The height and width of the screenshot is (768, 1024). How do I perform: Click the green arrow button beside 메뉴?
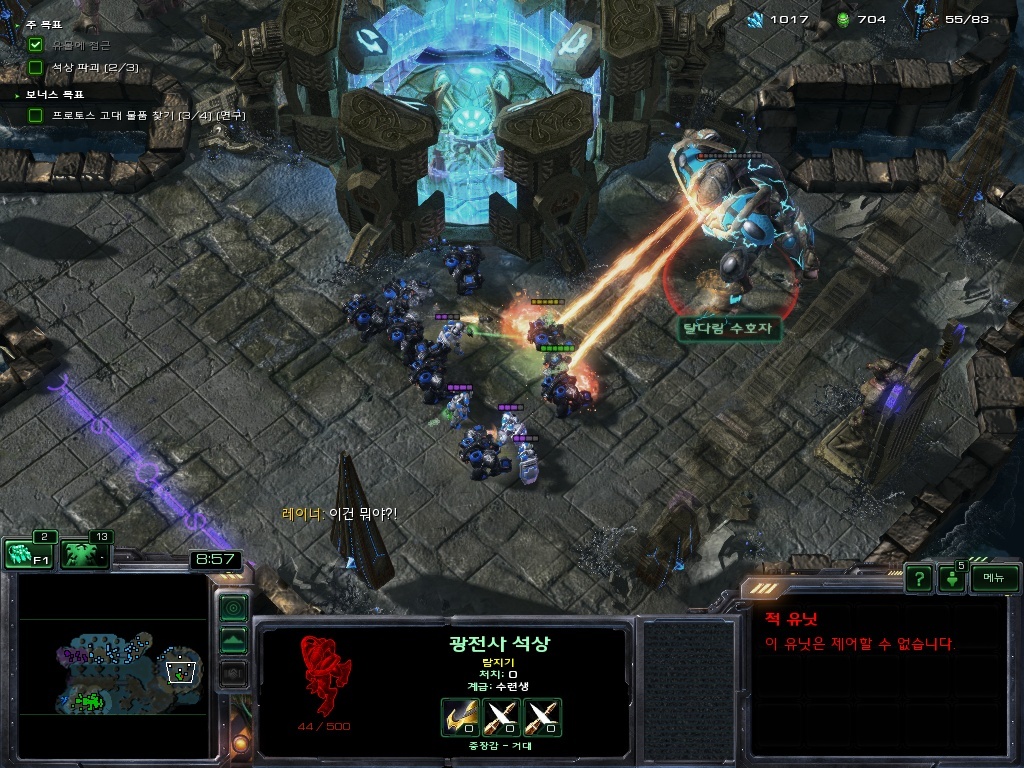pos(951,580)
